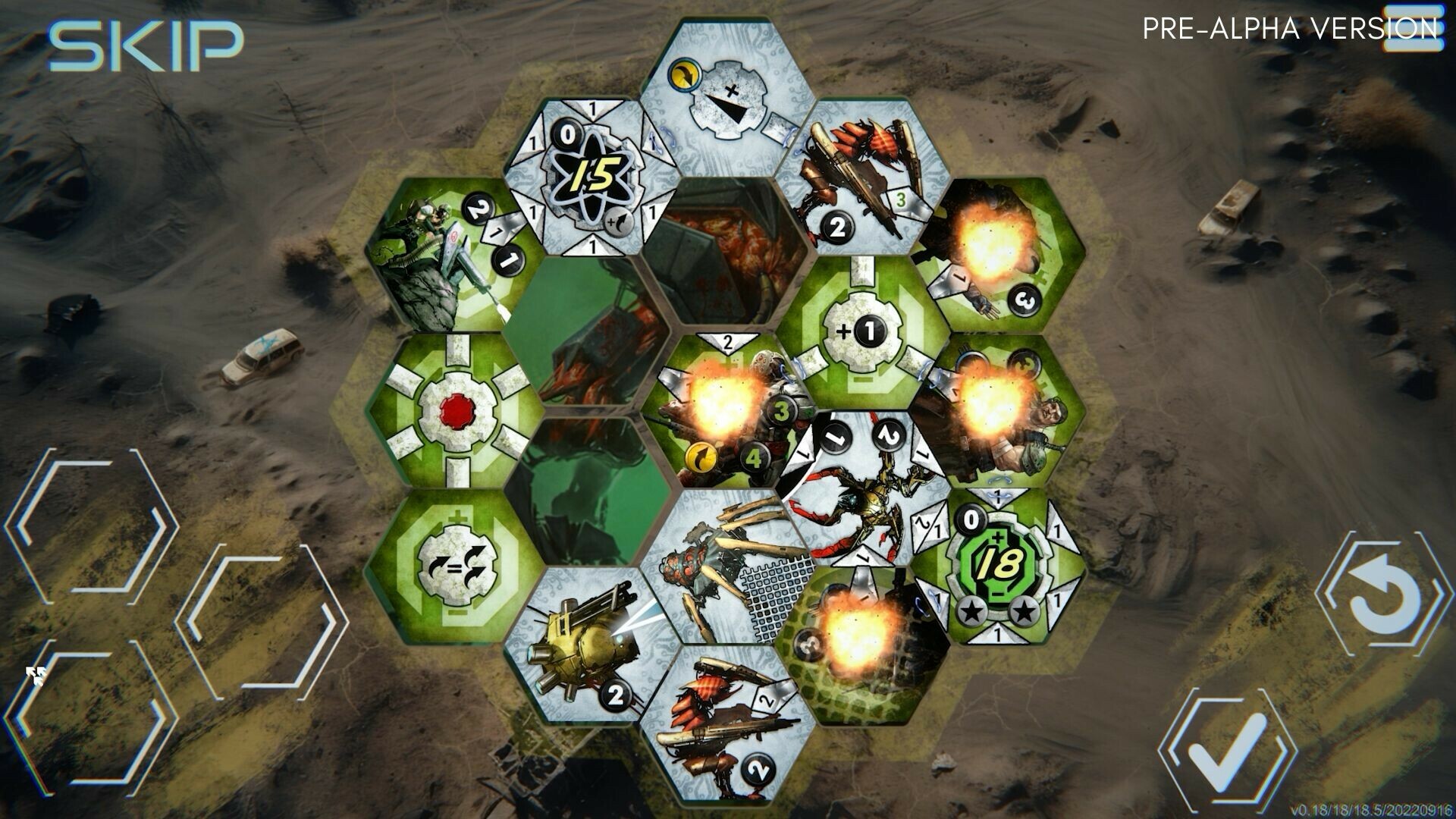The width and height of the screenshot is (1456, 819).
Task: Select the blue HQ tile showing 15 health
Action: (x=595, y=174)
